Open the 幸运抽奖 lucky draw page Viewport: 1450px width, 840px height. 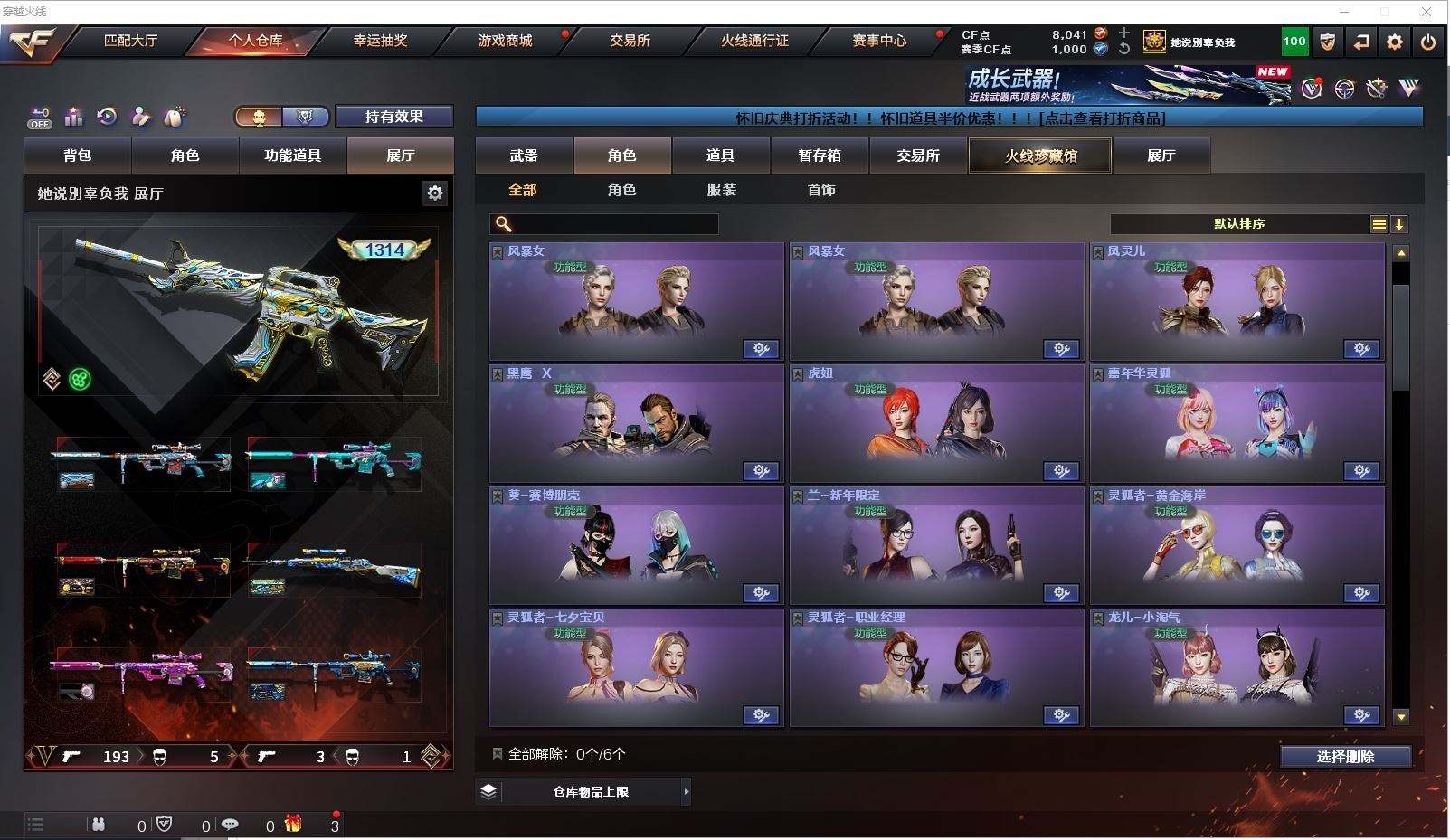click(380, 41)
